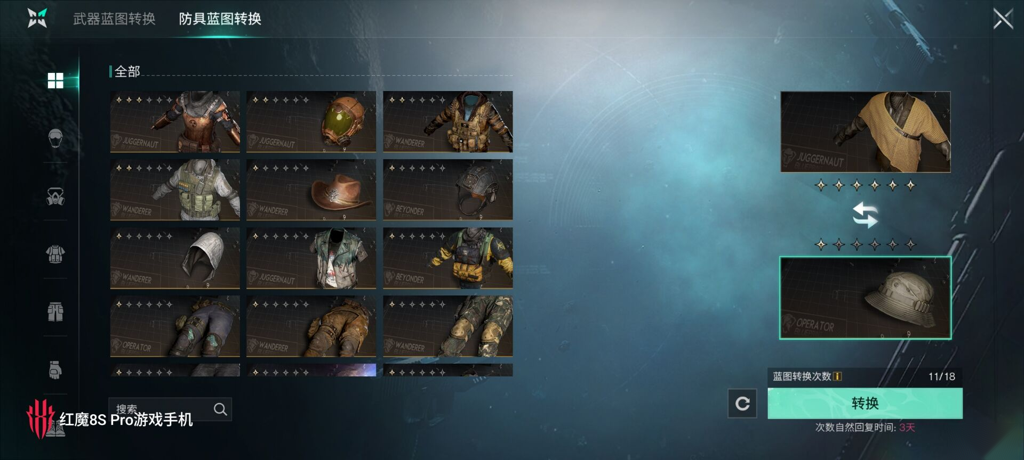
Task: Filter by helmet category icon
Action: (x=56, y=138)
